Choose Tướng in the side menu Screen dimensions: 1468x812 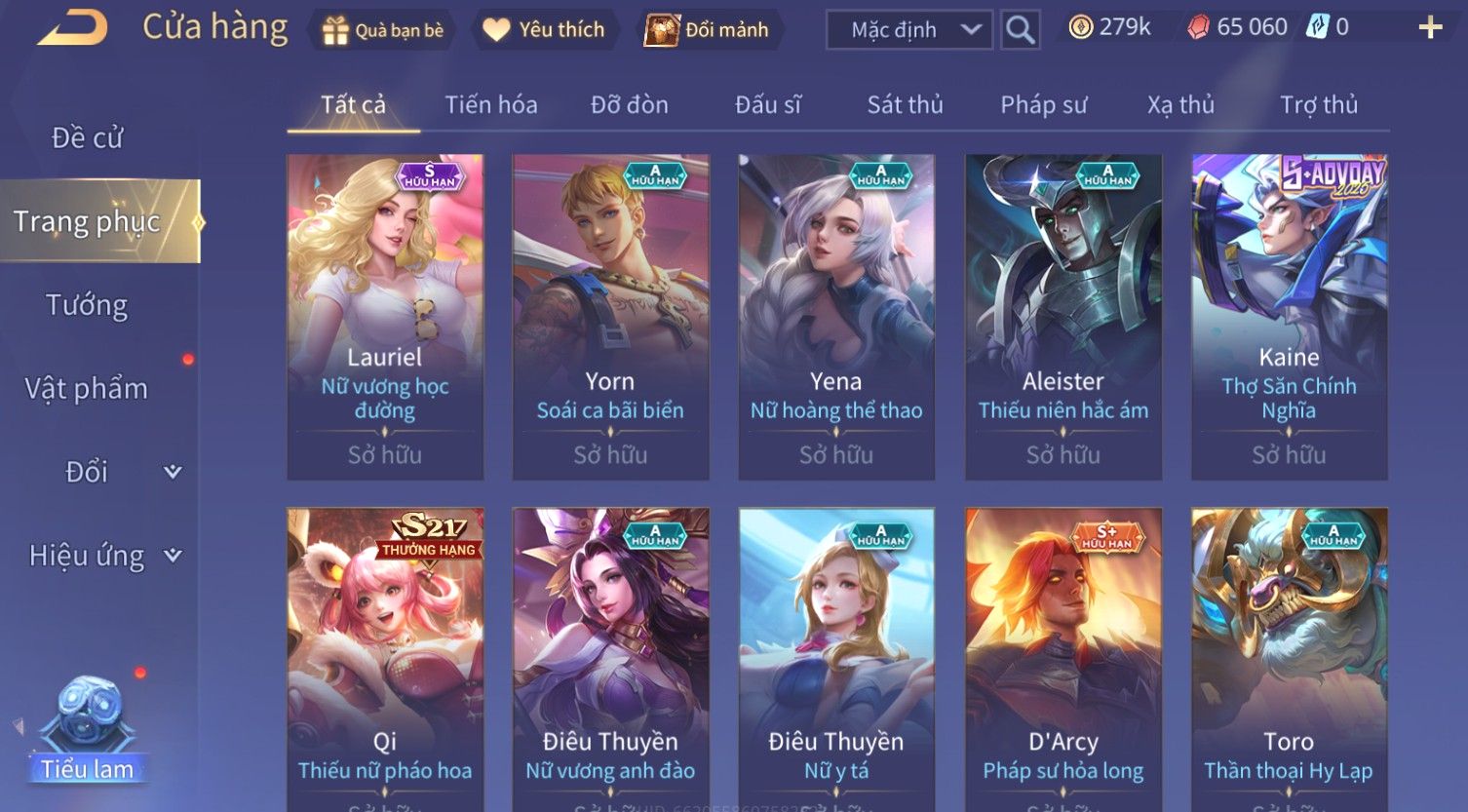pyautogui.click(x=87, y=305)
